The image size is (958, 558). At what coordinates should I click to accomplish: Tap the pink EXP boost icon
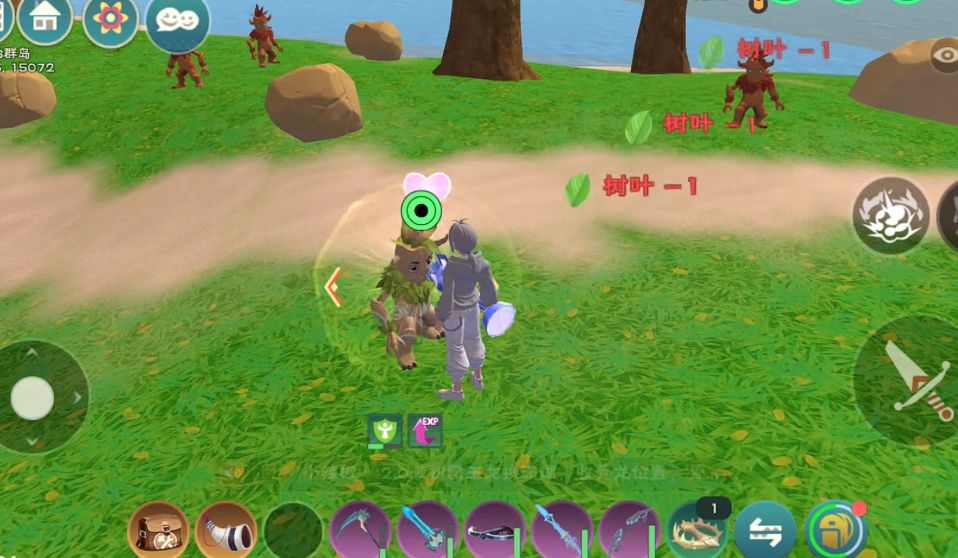click(425, 431)
